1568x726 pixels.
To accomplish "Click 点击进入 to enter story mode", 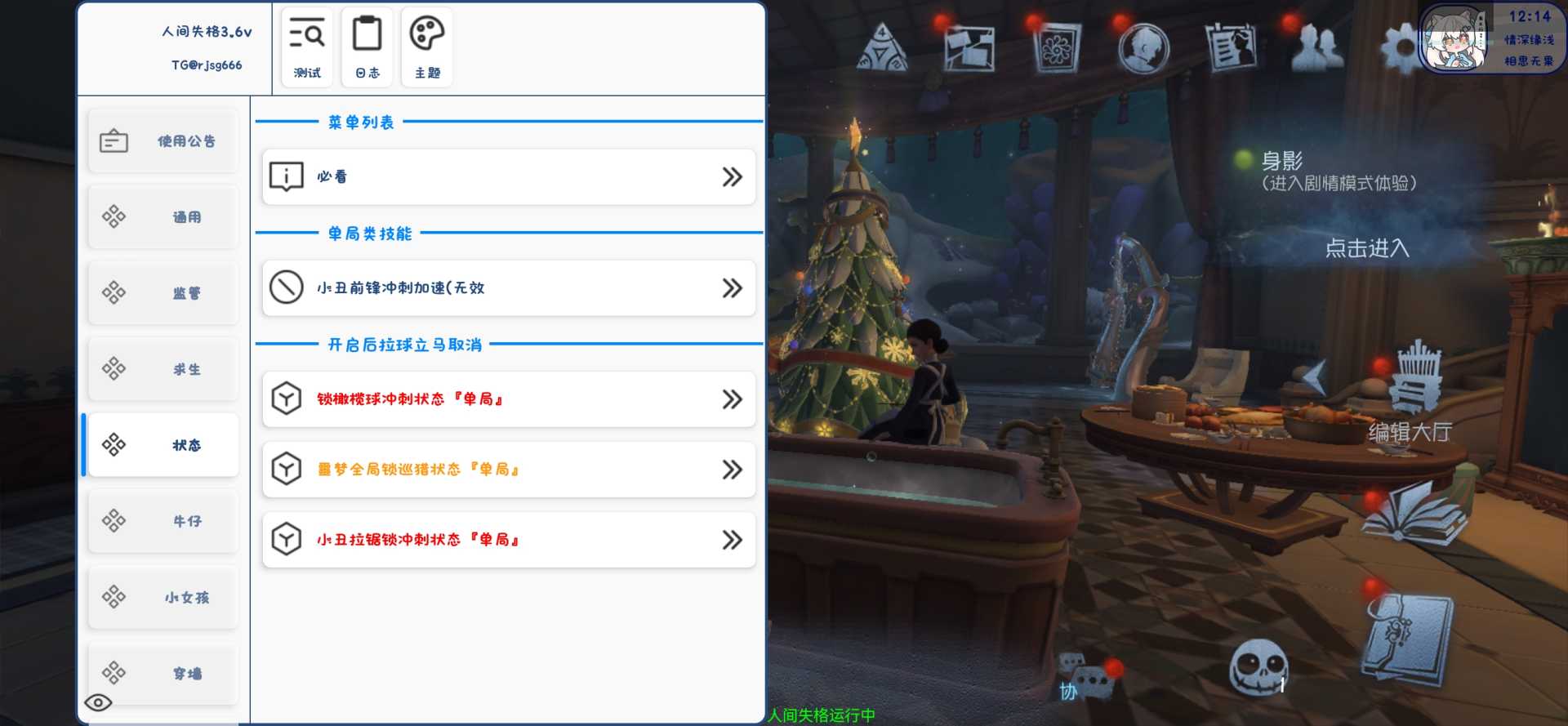I will pos(1369,250).
